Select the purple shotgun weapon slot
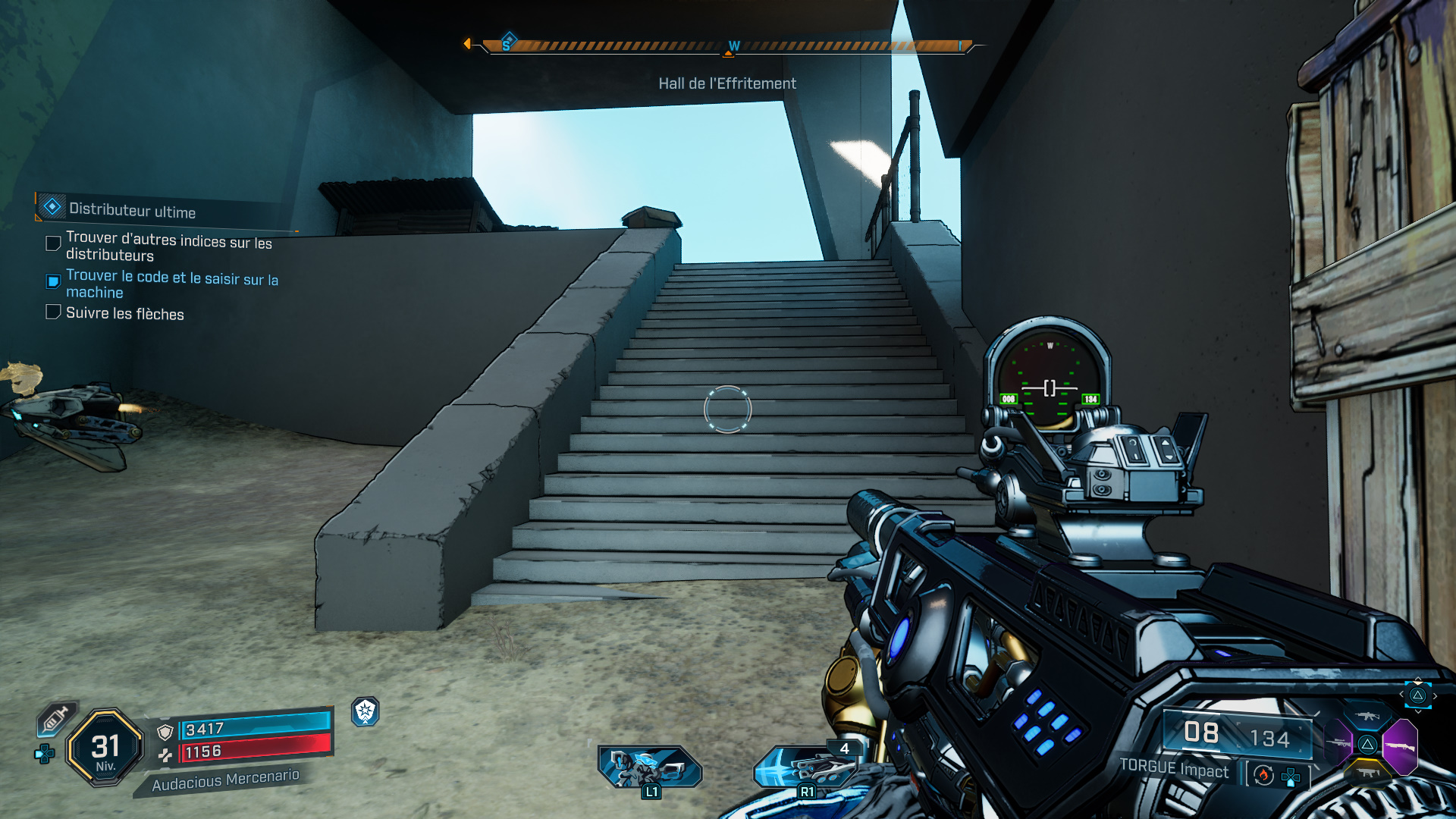Image resolution: width=1456 pixels, height=819 pixels. (x=1401, y=745)
